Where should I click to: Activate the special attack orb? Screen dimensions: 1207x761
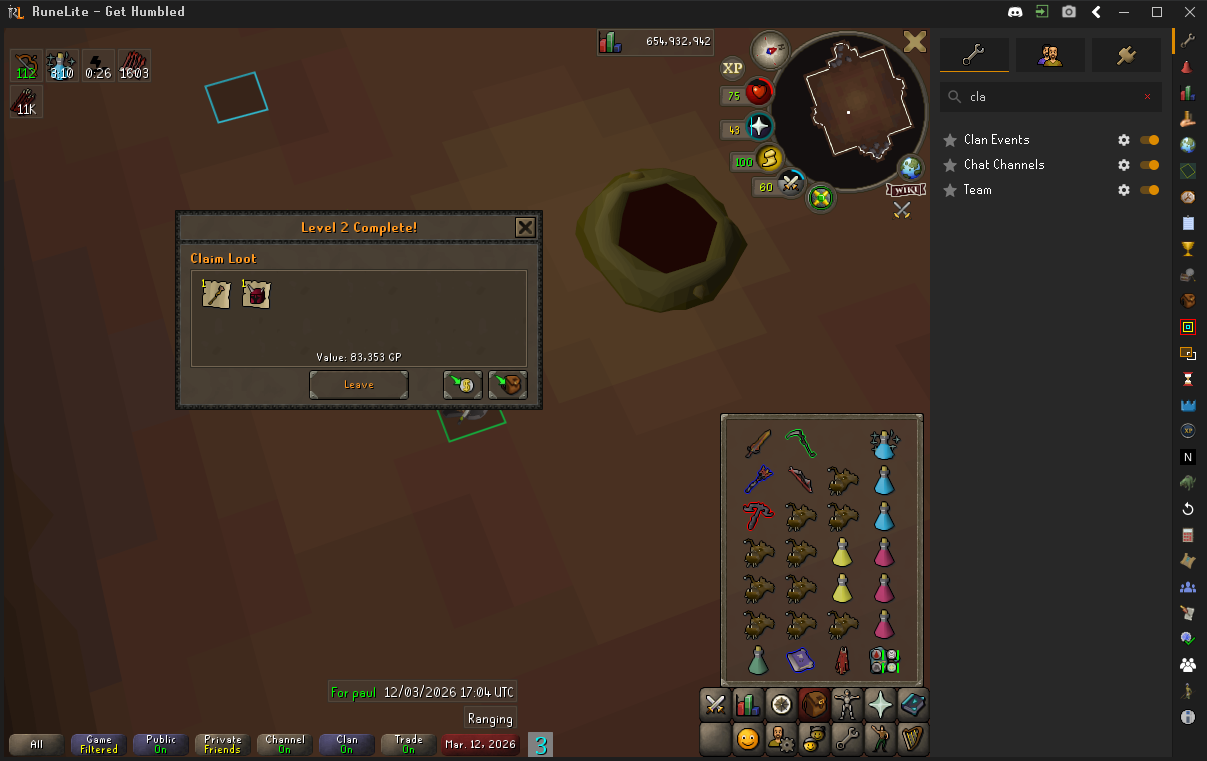pos(792,183)
